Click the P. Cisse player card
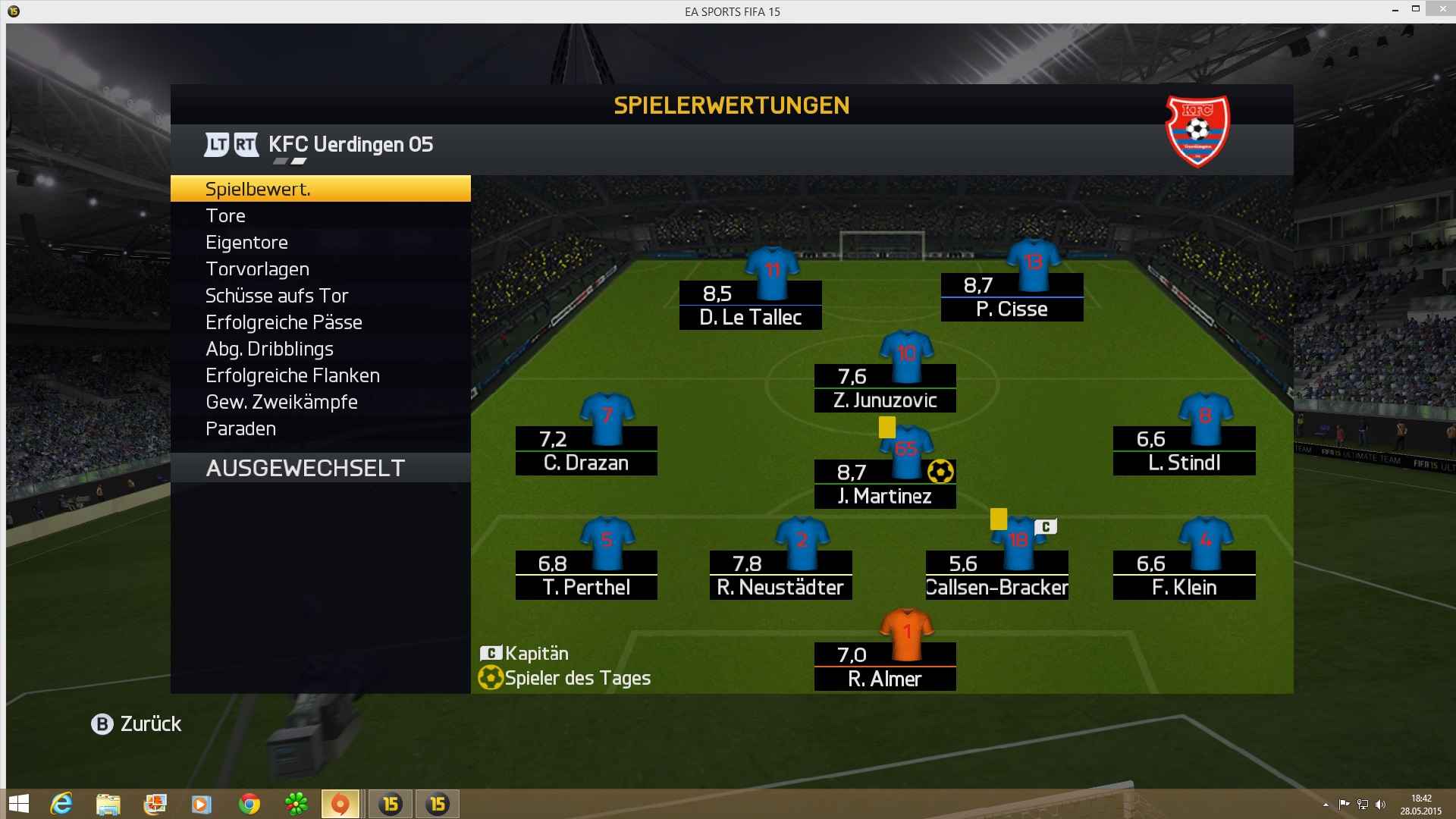The image size is (1456, 819). coord(1012,297)
